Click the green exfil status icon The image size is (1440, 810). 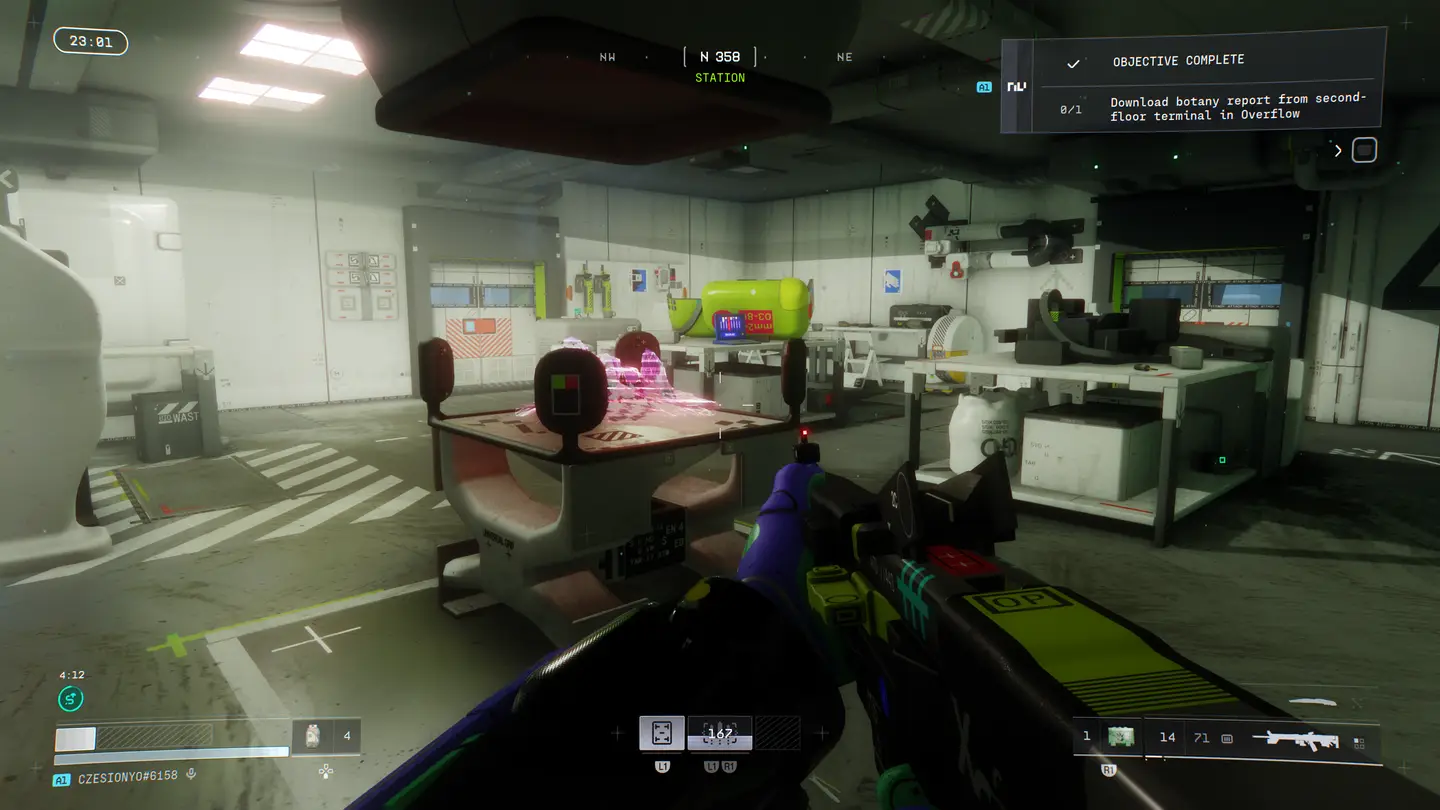[x=71, y=699]
